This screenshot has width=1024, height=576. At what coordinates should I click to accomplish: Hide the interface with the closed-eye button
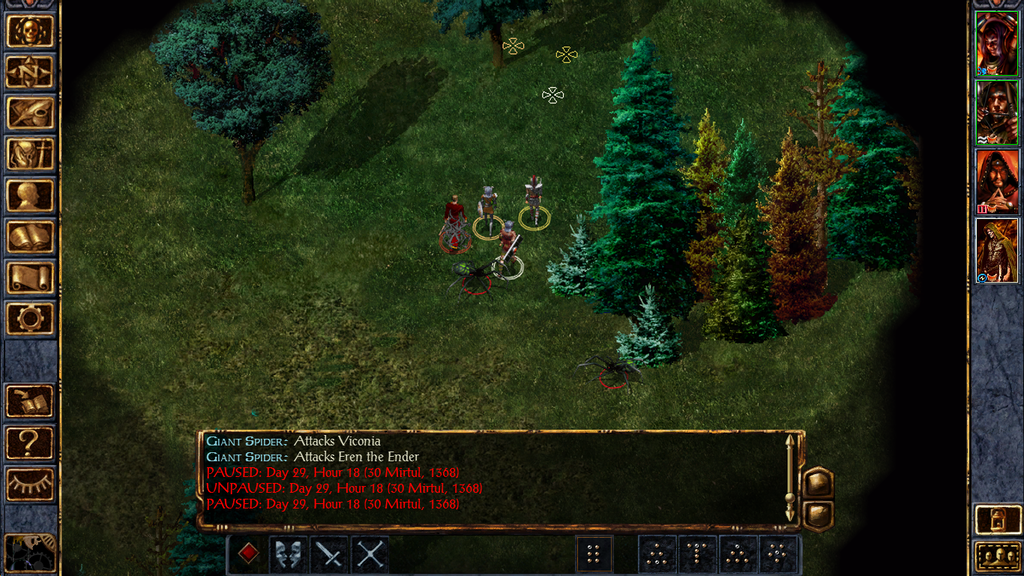pyautogui.click(x=30, y=484)
